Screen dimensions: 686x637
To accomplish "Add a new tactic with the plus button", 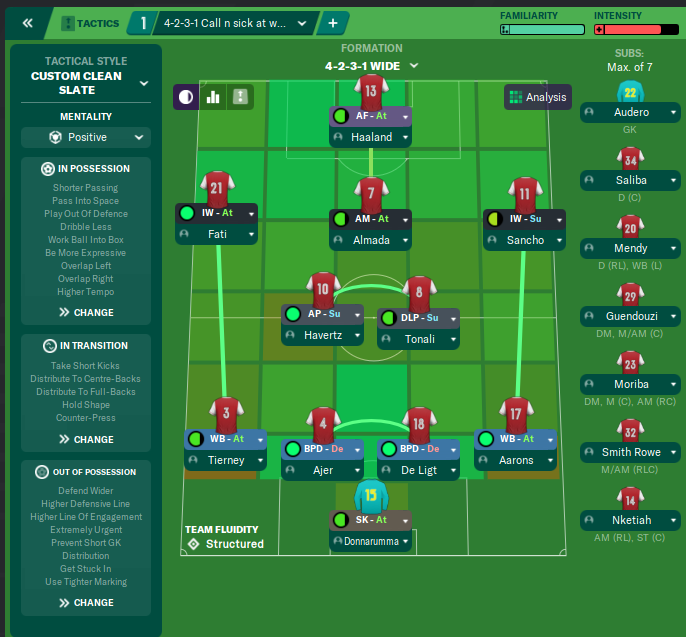I will tap(332, 23).
